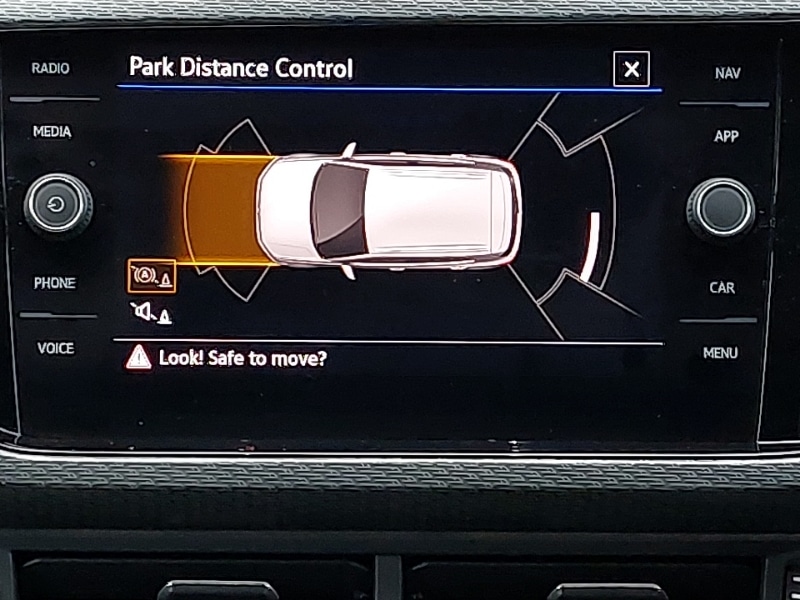Open the main MENU
Image resolution: width=800 pixels, height=600 pixels.
pyautogui.click(x=720, y=352)
